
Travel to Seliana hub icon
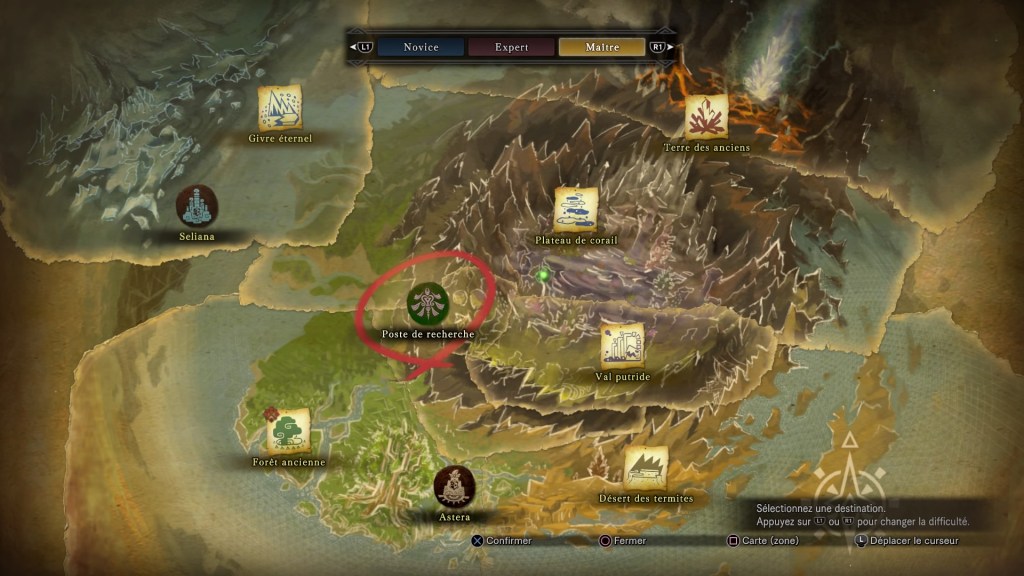[x=197, y=206]
